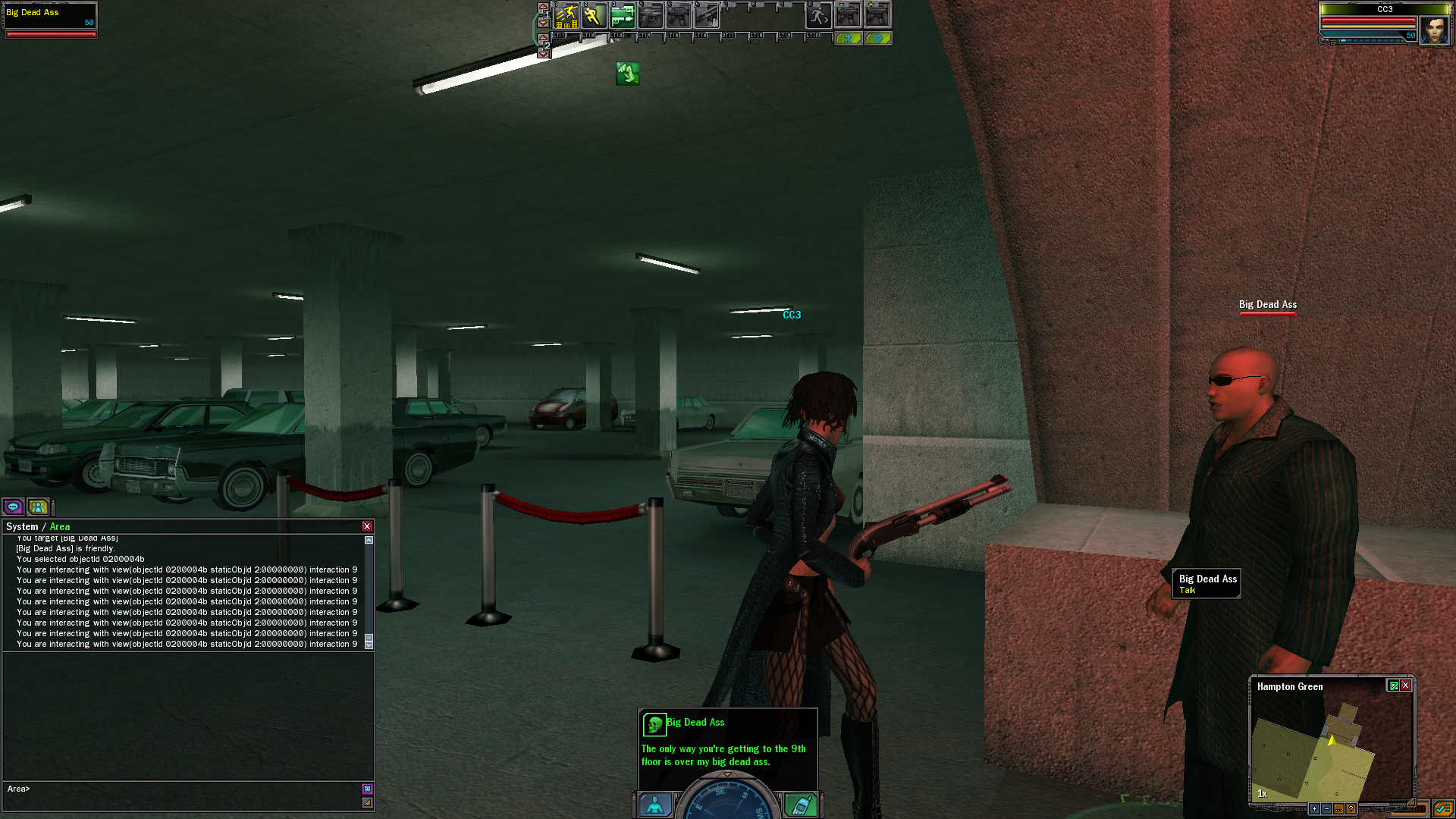Click the Area chat input field
The image size is (1456, 819).
tap(182, 789)
